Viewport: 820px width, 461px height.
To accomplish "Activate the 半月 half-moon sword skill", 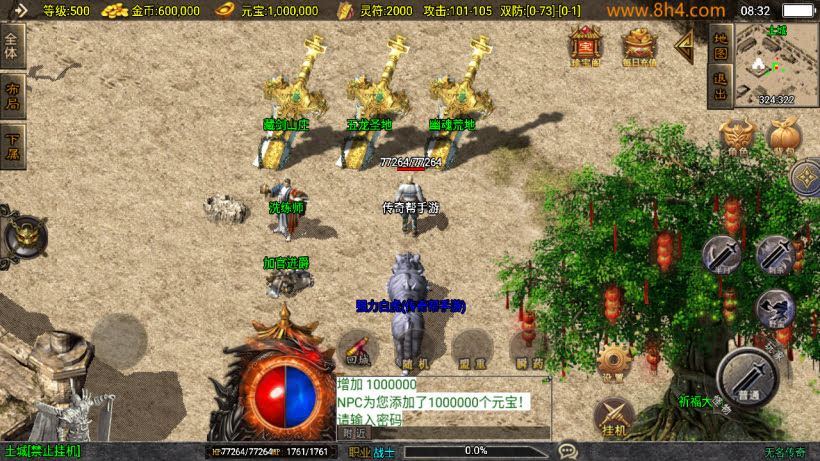I will coord(721,255).
